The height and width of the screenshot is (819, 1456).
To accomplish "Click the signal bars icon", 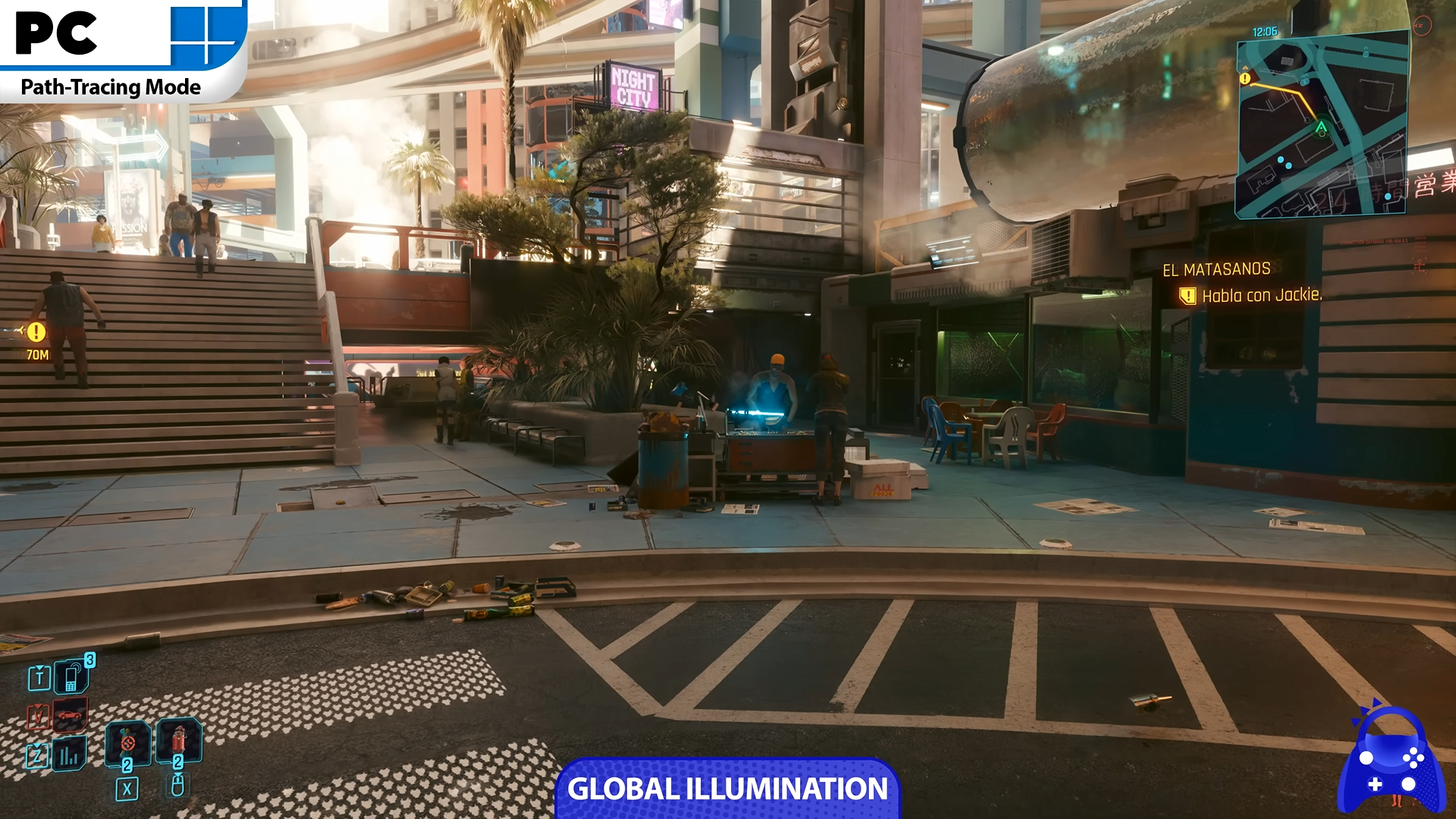I will [x=71, y=755].
